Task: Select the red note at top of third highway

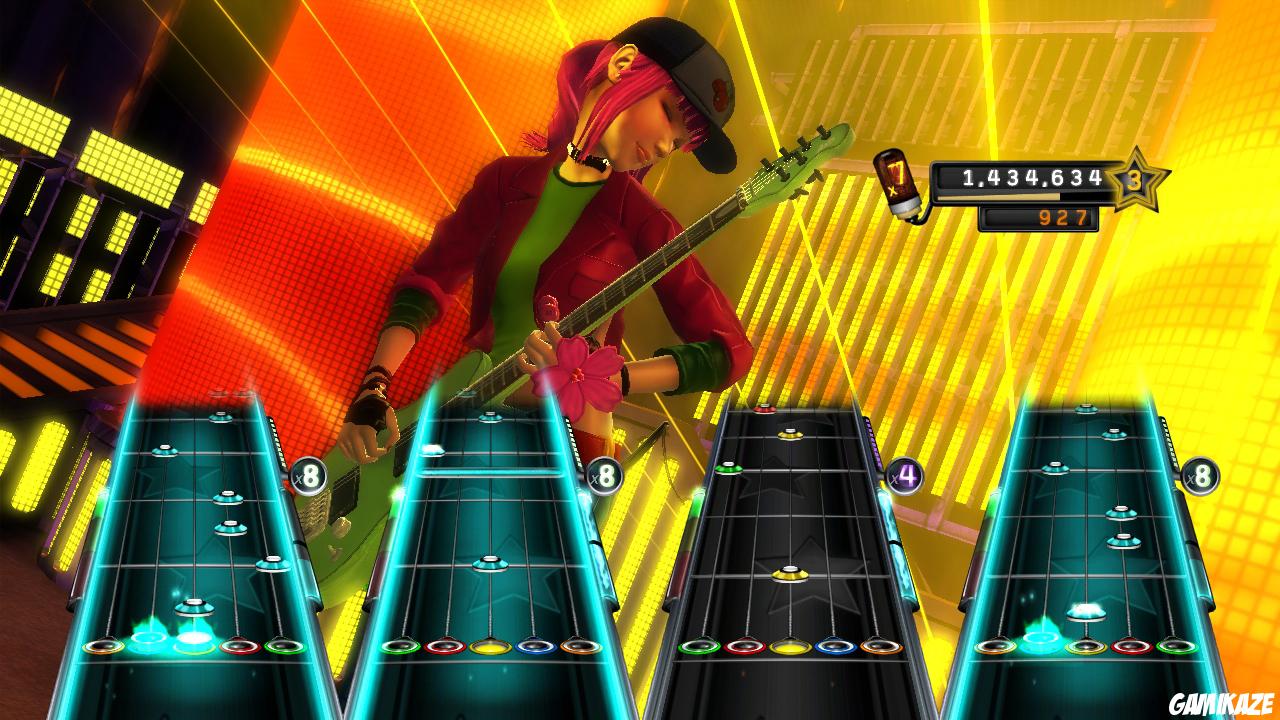Action: coord(763,407)
